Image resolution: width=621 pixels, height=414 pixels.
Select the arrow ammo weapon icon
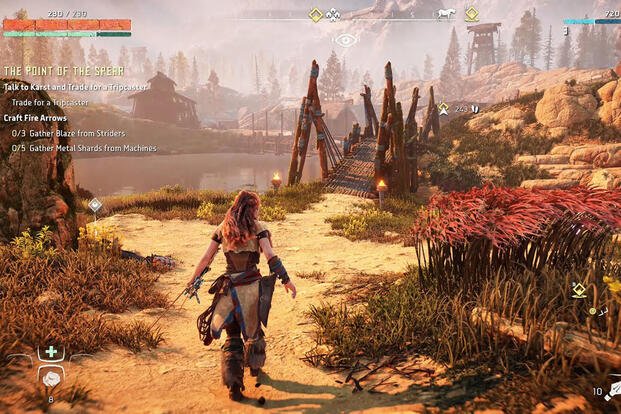[x=612, y=390]
